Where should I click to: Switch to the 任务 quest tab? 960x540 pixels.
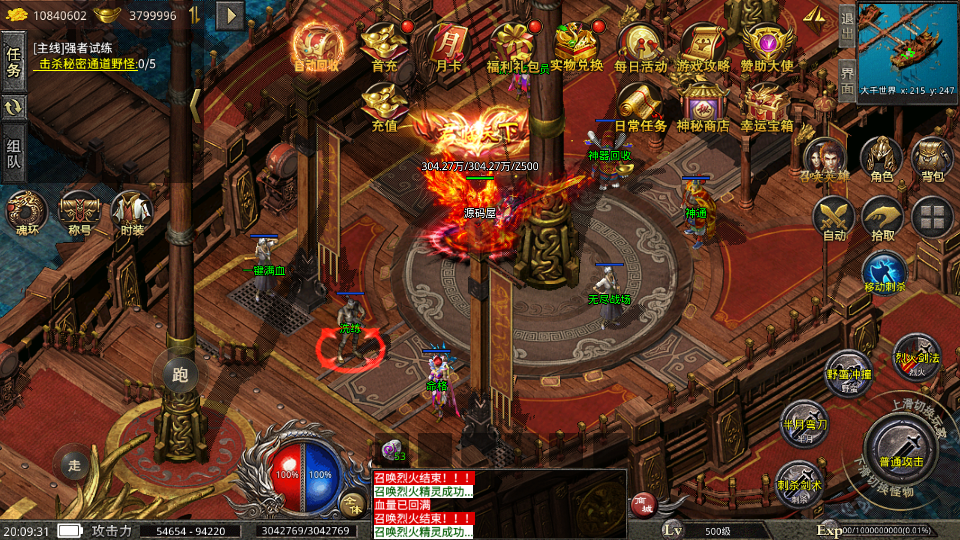(x=14, y=62)
